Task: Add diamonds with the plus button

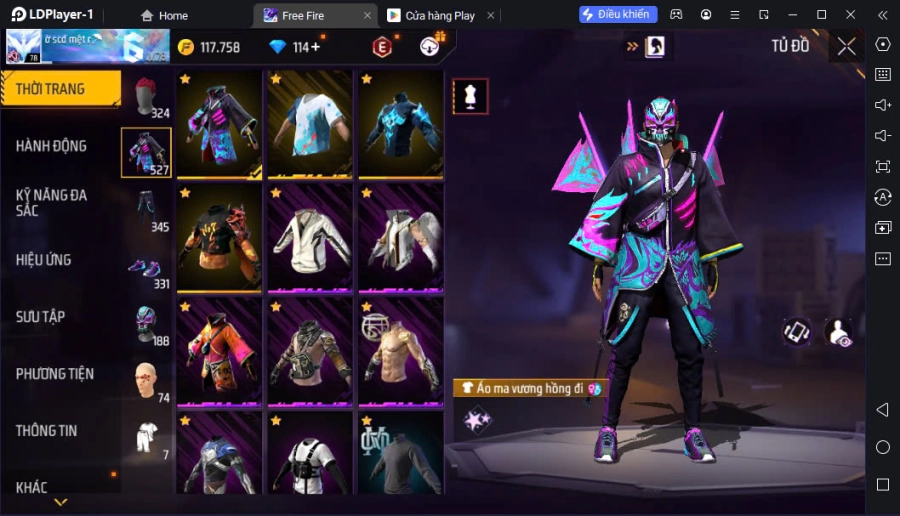Action: click(x=315, y=47)
